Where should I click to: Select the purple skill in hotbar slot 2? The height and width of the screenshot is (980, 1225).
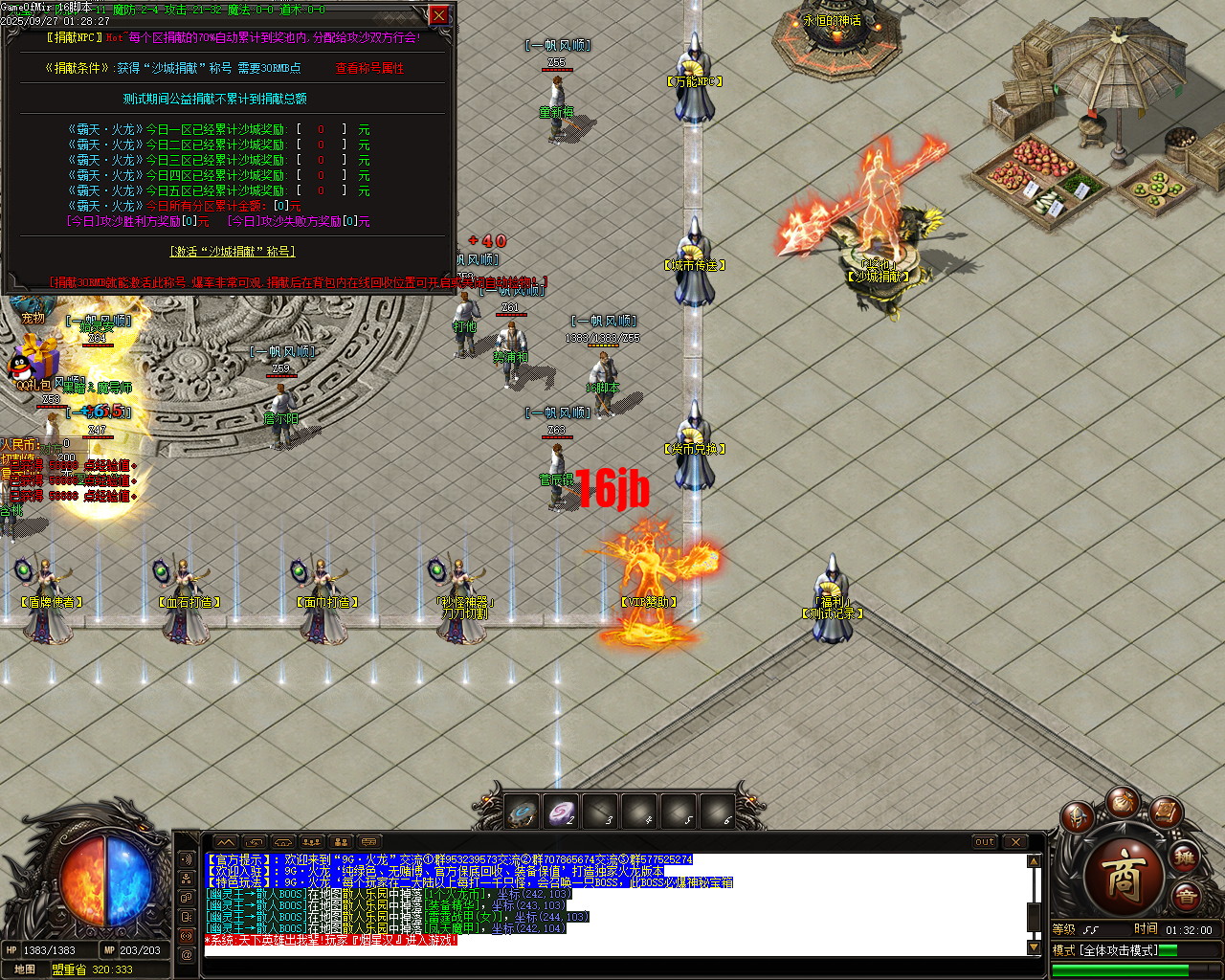(560, 811)
